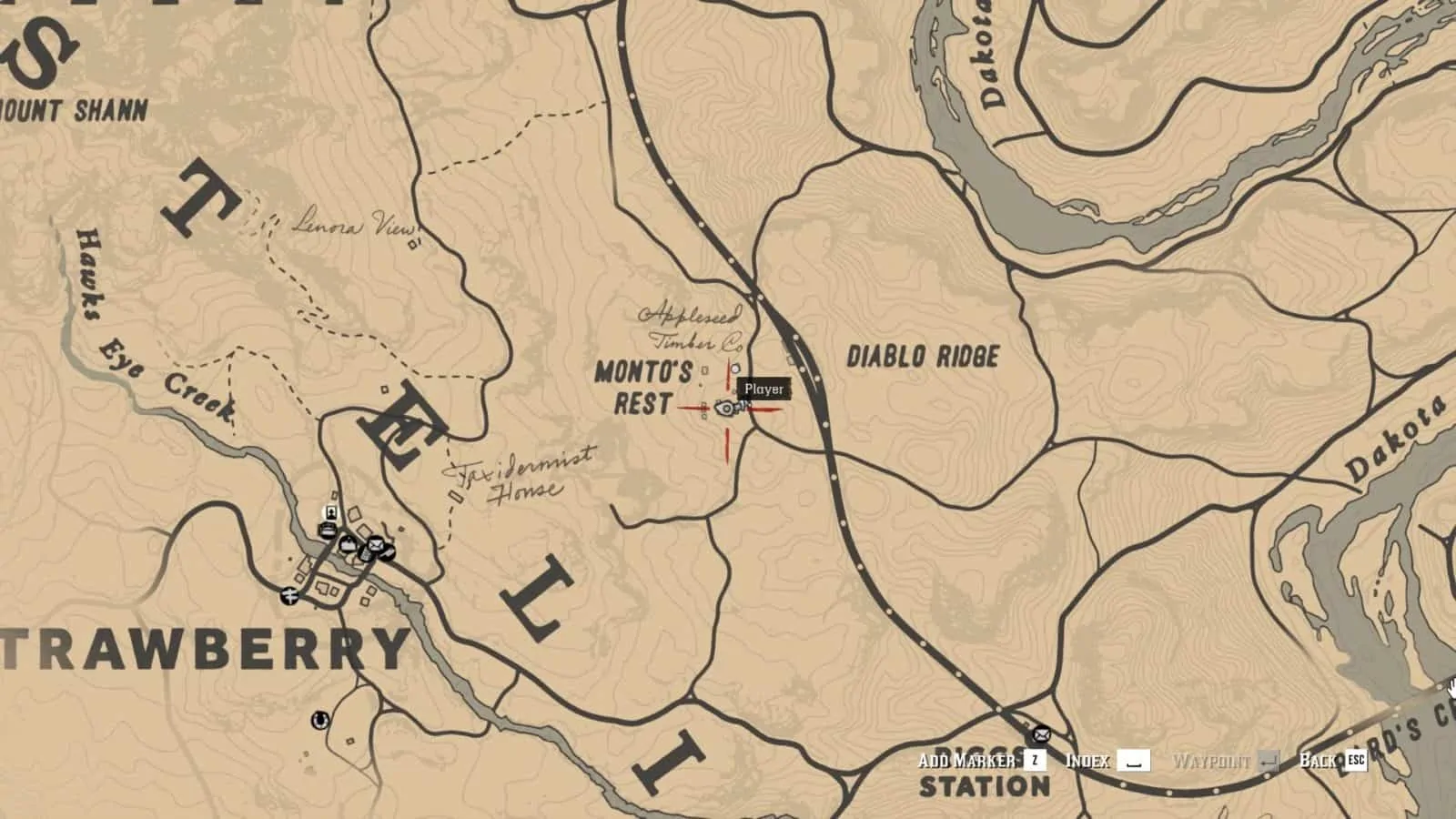Open the map Index
1456x819 pixels.
pyautogui.click(x=1088, y=760)
